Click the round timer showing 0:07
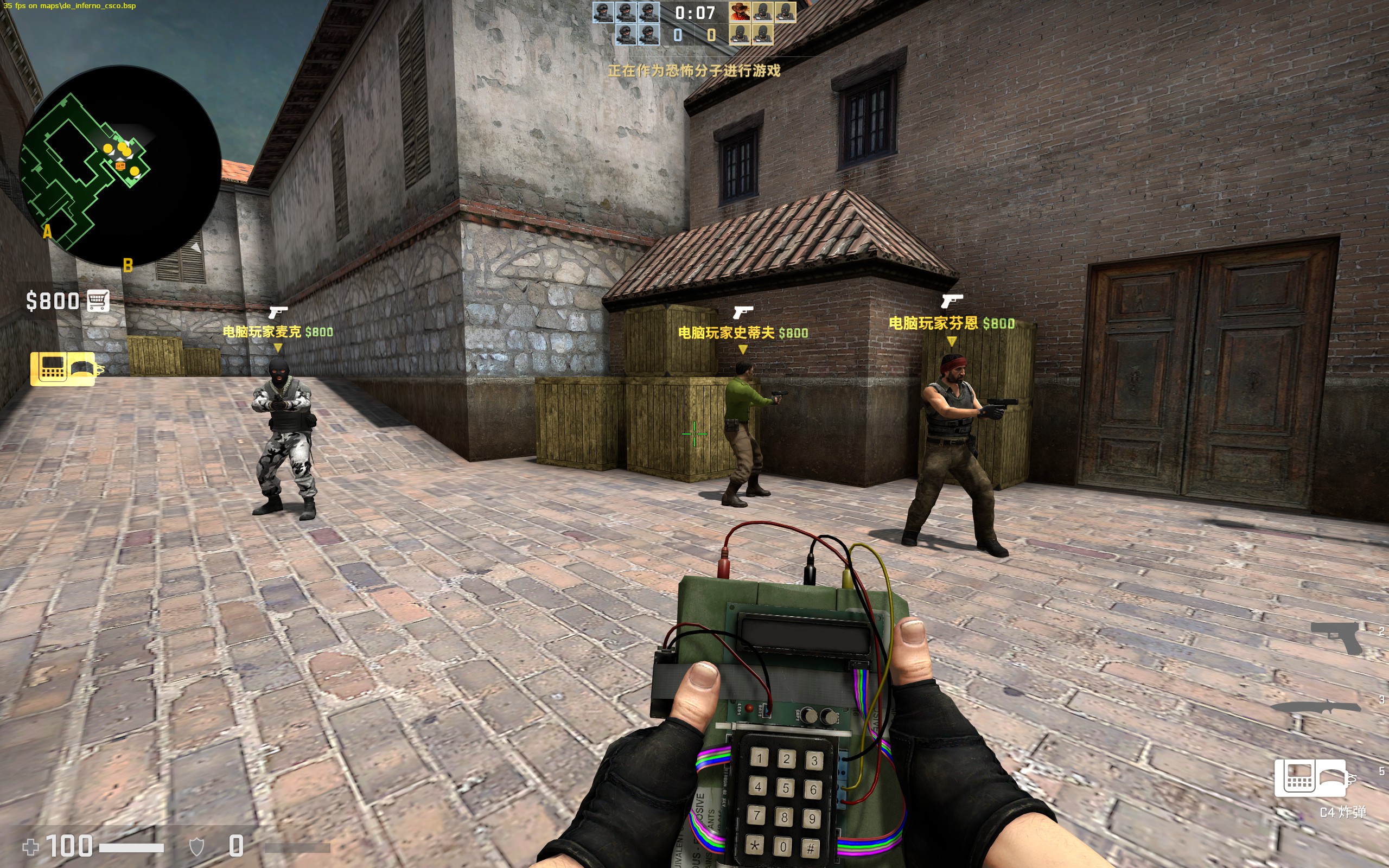This screenshot has height=868, width=1389. (694, 12)
